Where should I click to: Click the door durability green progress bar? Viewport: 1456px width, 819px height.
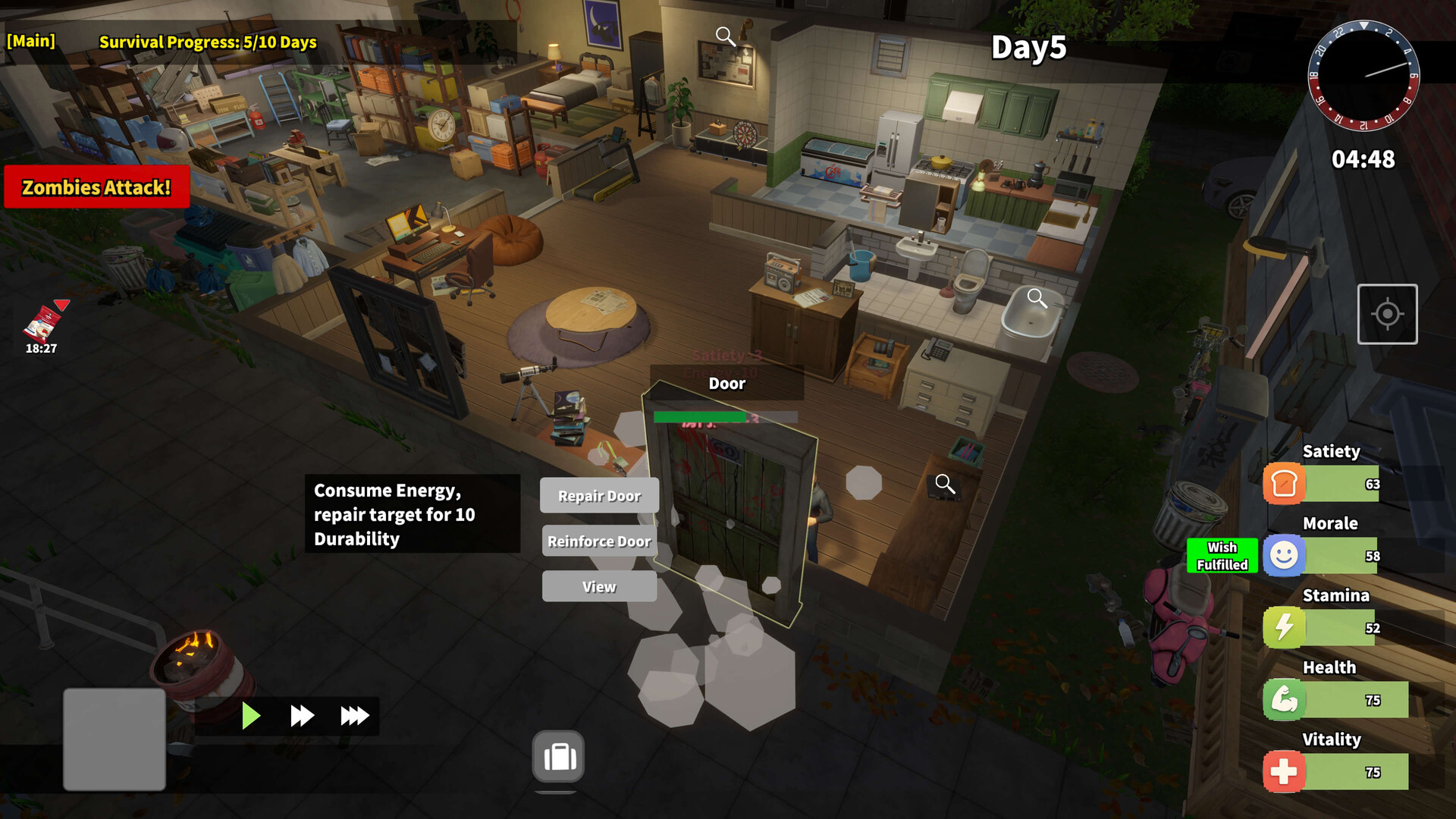tap(698, 418)
